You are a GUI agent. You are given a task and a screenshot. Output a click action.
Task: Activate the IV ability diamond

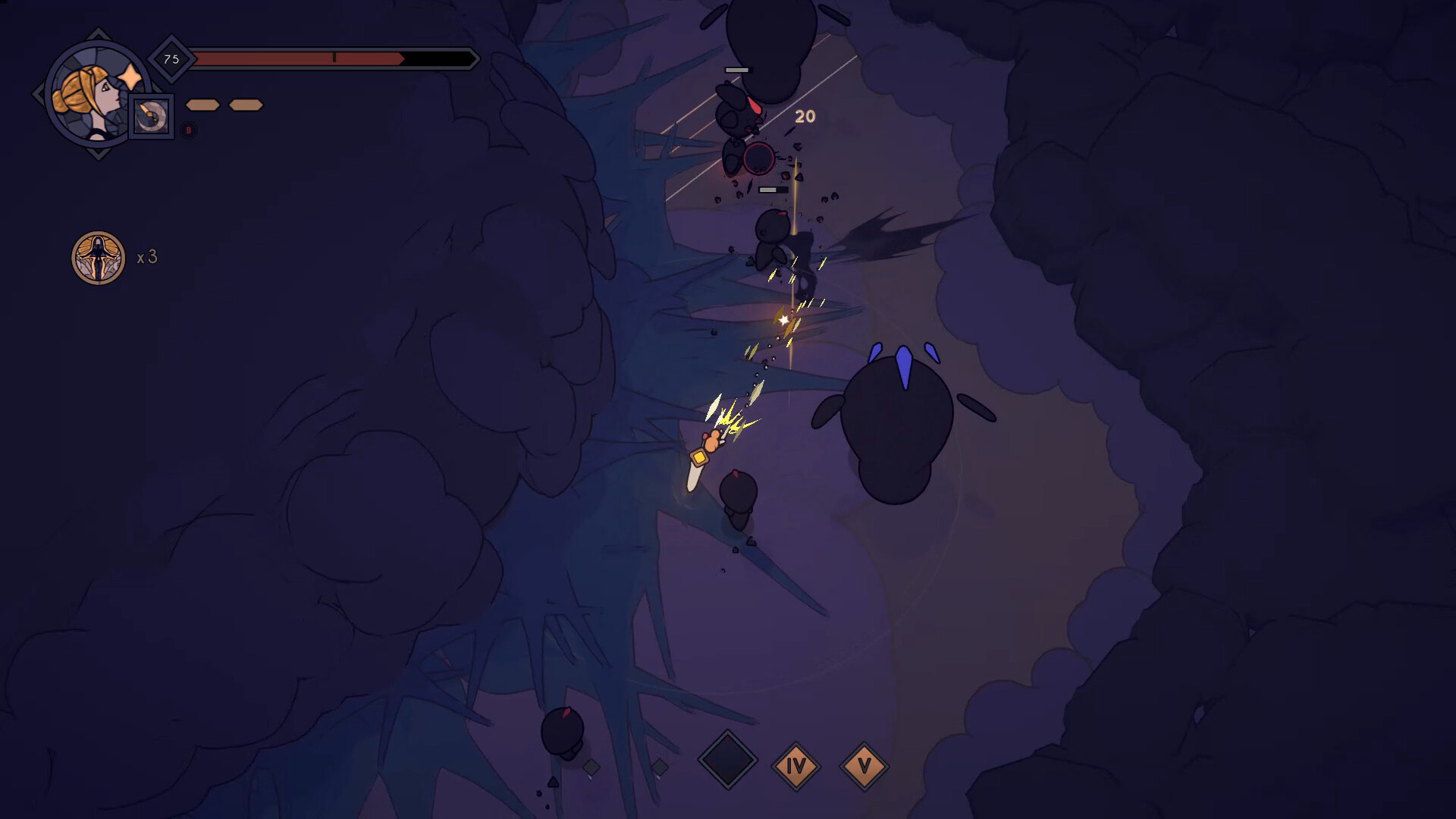(x=796, y=766)
